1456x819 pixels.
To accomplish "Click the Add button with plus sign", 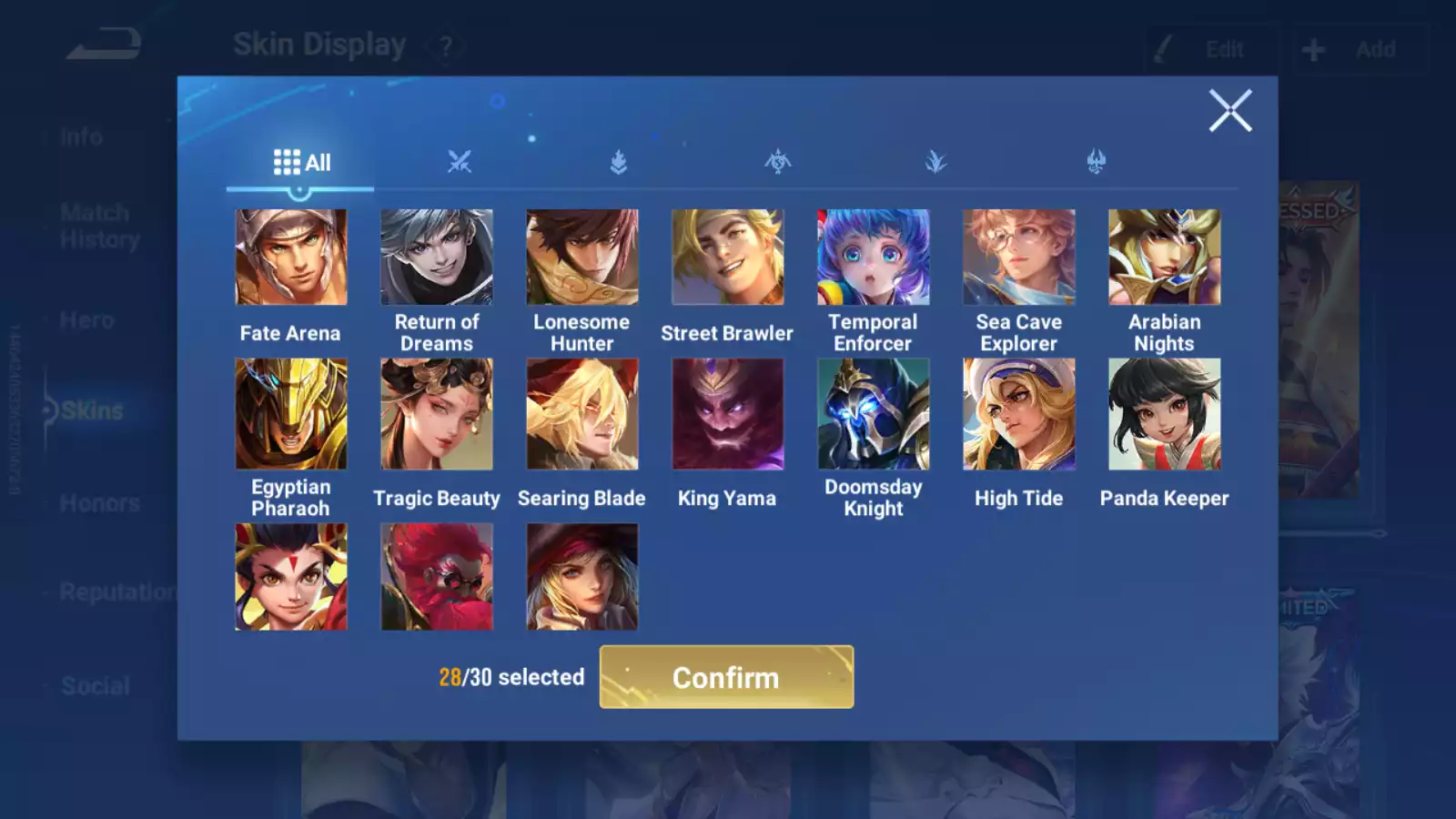I will pos(1360,49).
